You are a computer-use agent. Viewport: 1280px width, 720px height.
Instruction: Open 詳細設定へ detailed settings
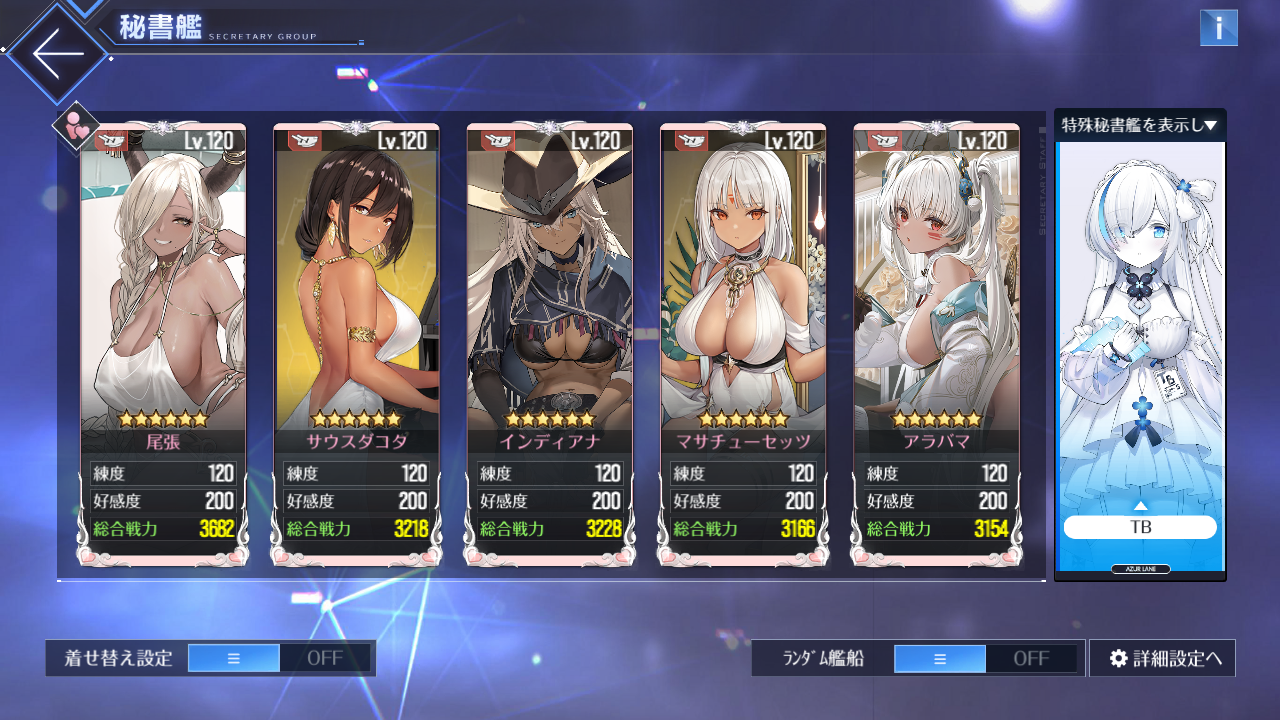[x=1162, y=658]
